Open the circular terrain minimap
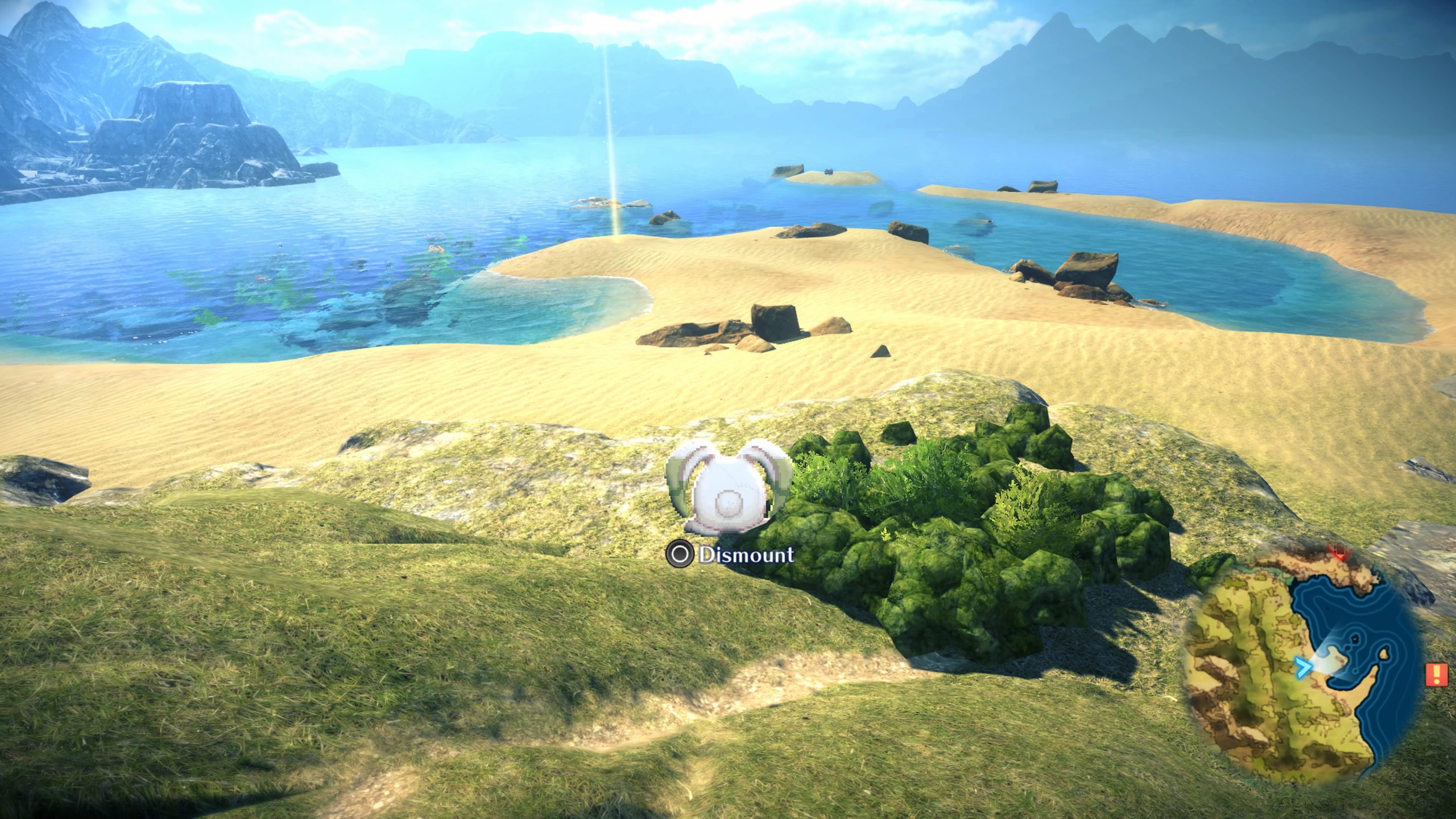 [x=1304, y=680]
